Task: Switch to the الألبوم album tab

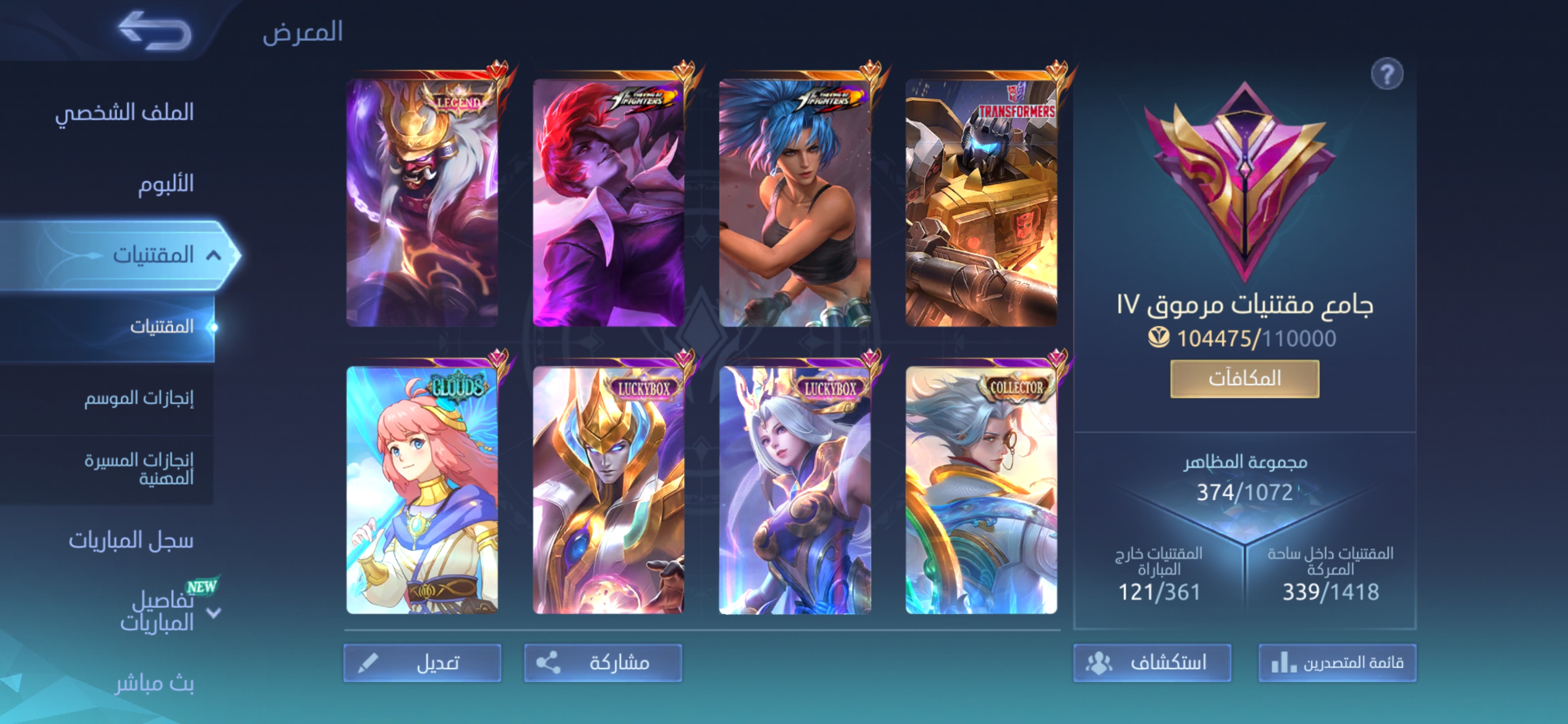Action: [x=165, y=184]
